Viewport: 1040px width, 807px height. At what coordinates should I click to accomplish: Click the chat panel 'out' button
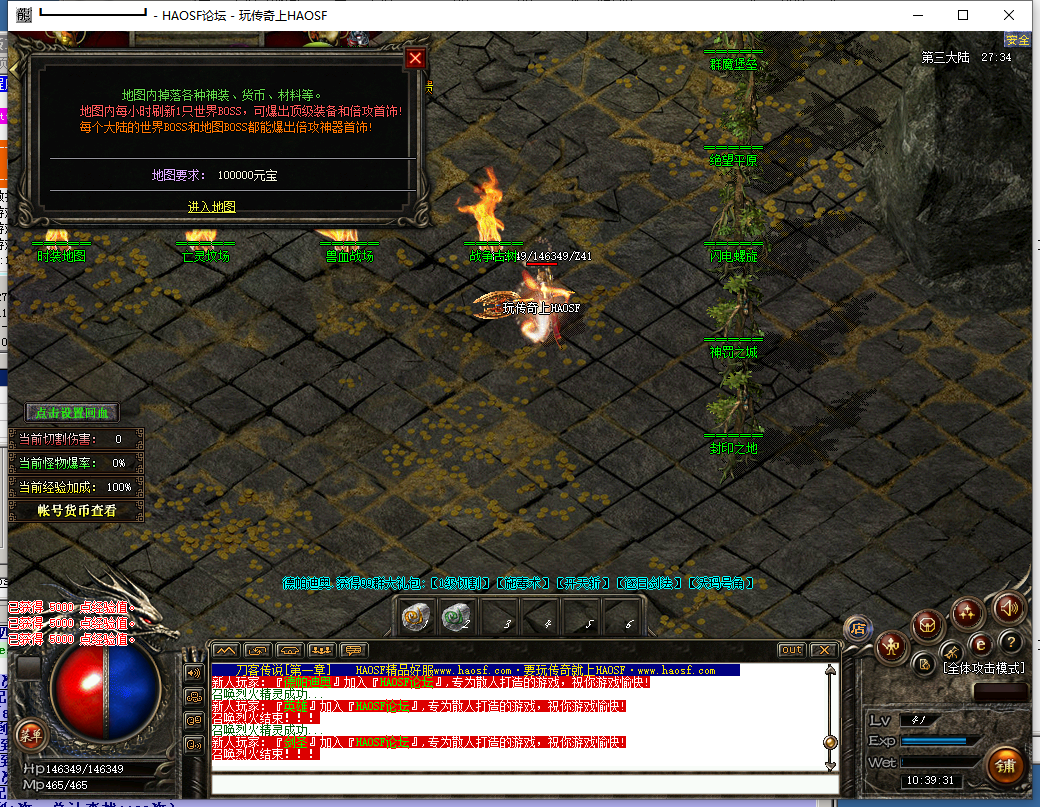click(x=791, y=650)
